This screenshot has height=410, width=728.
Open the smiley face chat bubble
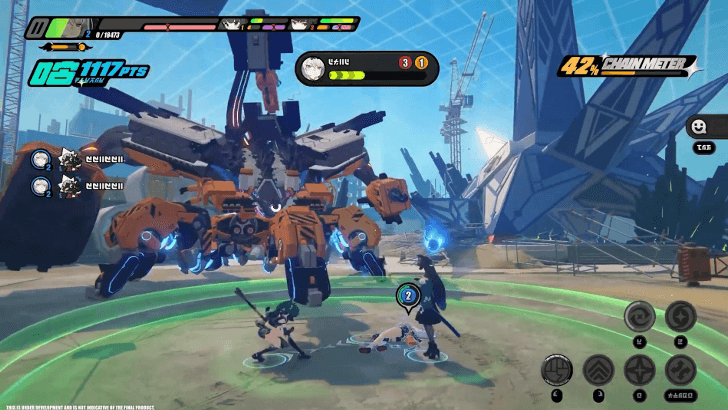click(697, 127)
